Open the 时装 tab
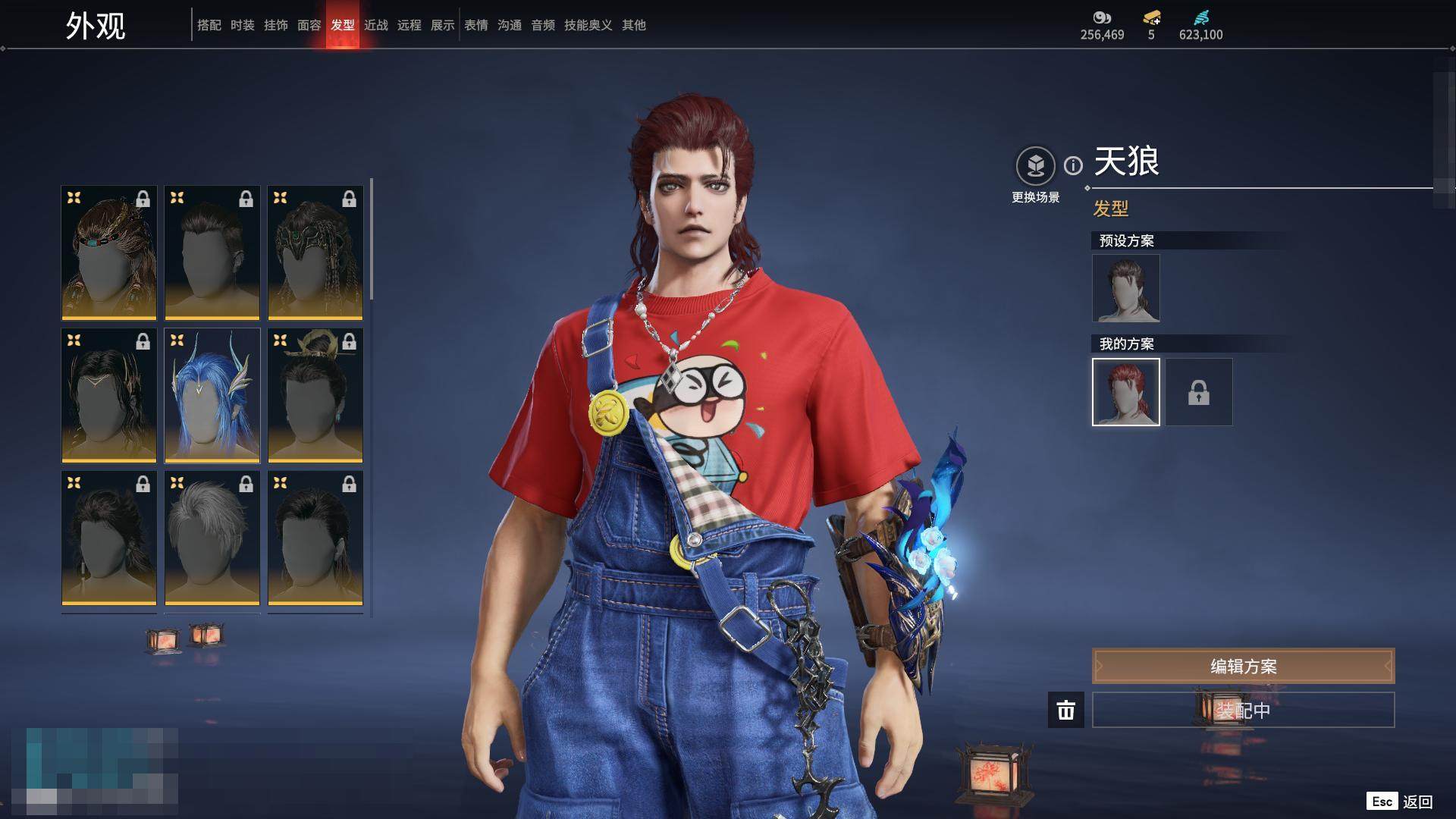 pyautogui.click(x=242, y=25)
